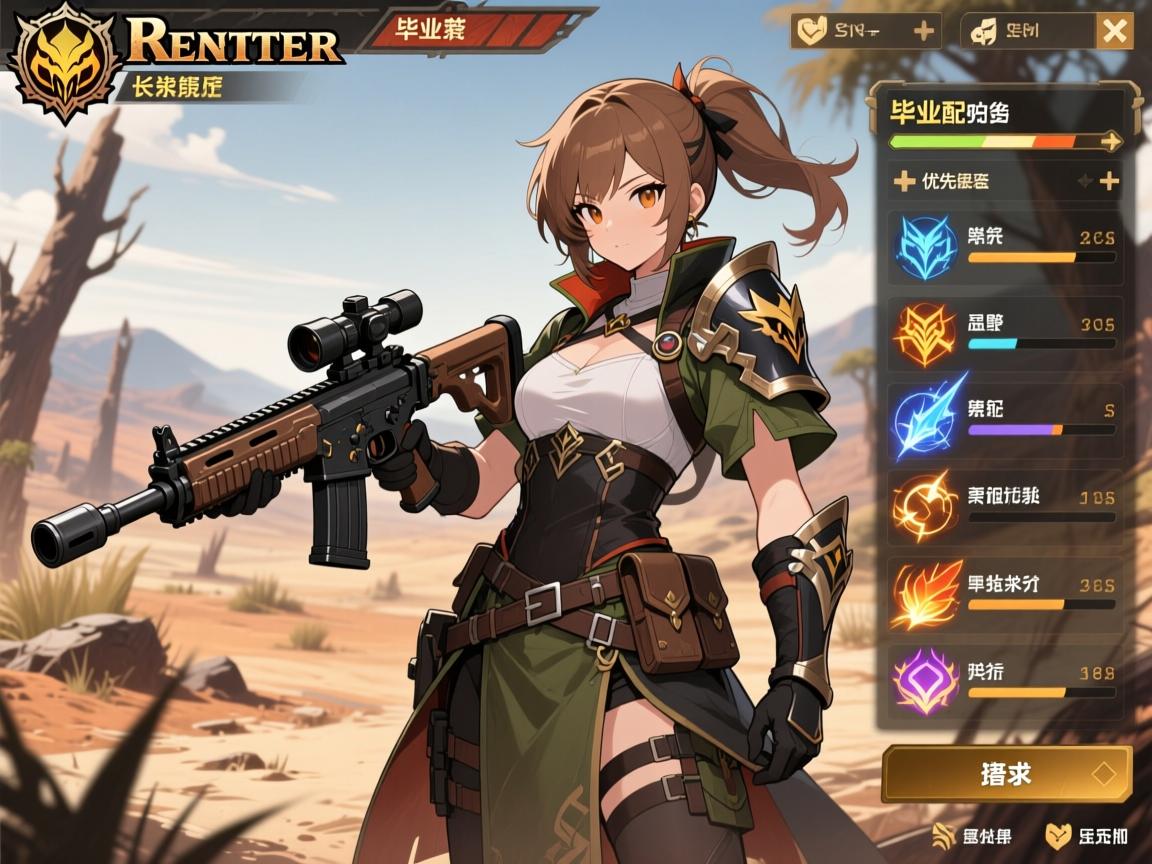
Task: Open the bottom-right heart icon option
Action: [1086, 836]
